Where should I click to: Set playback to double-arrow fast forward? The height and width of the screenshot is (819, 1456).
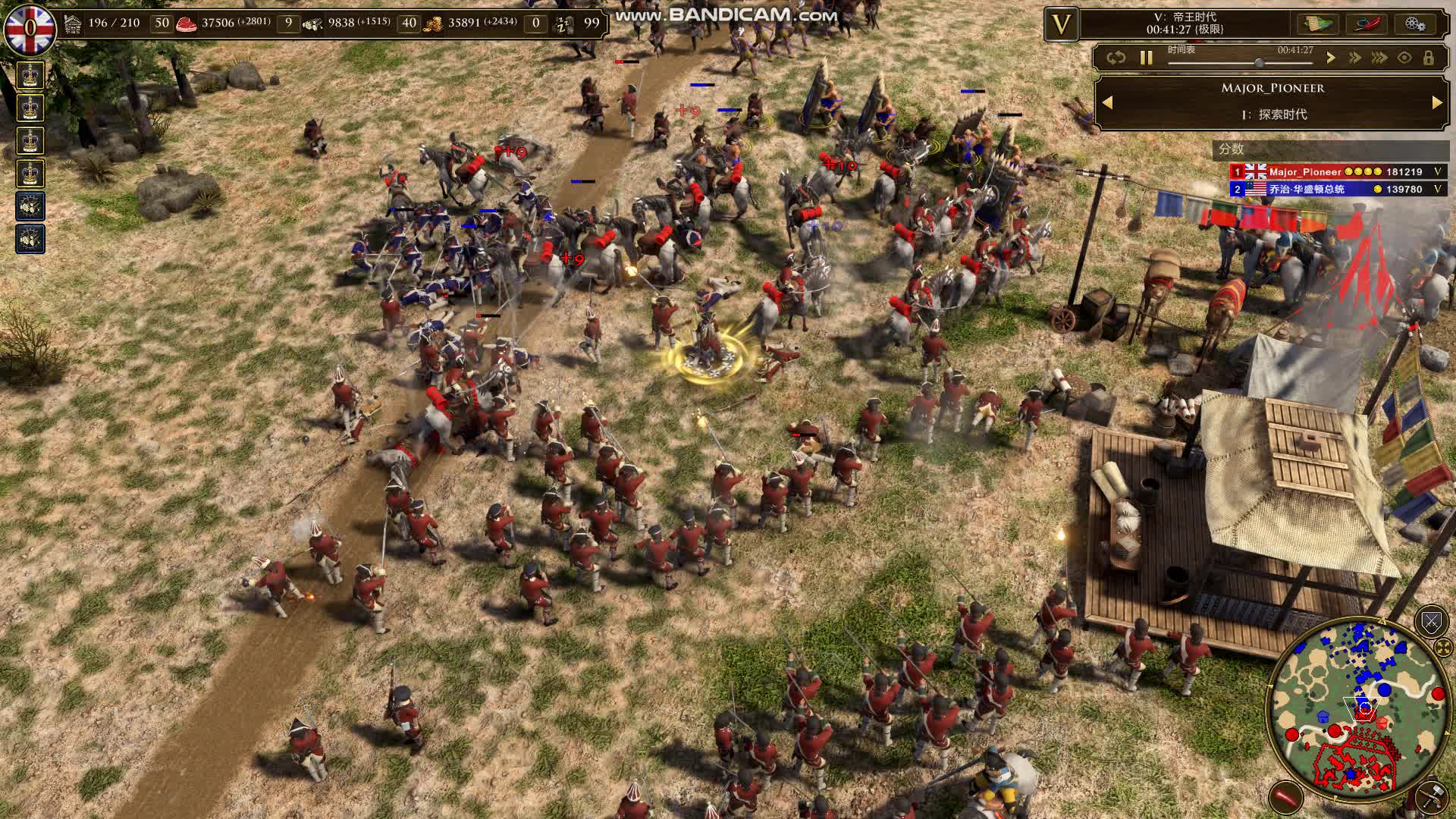click(x=1354, y=58)
